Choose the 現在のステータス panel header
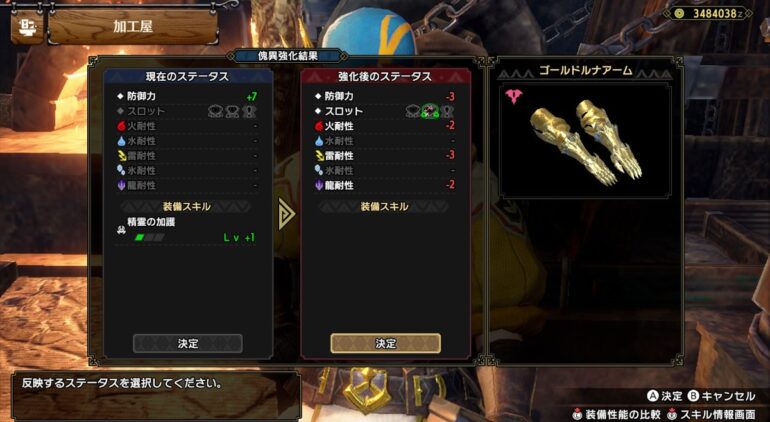This screenshot has width=770, height=422. [188, 76]
